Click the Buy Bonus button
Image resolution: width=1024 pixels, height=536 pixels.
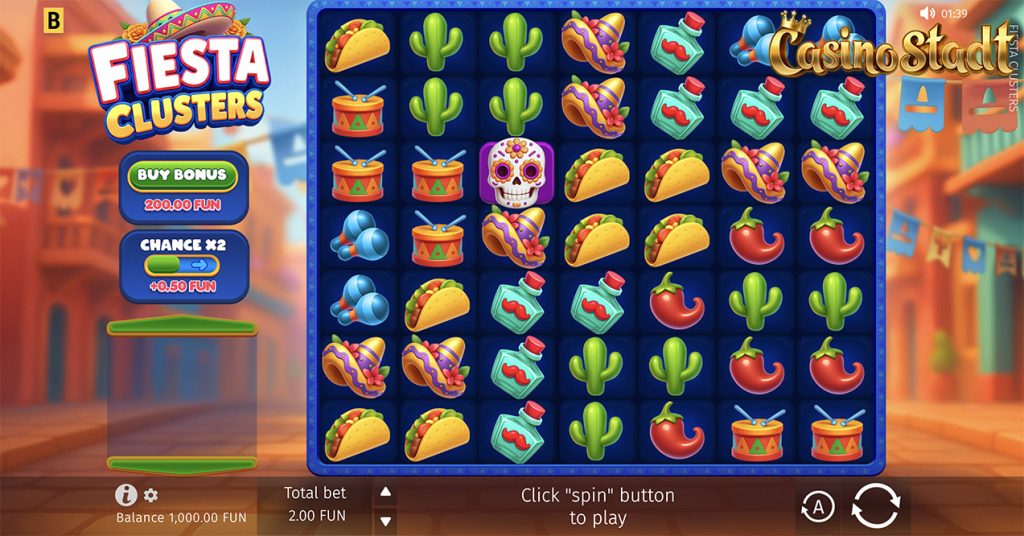183,175
